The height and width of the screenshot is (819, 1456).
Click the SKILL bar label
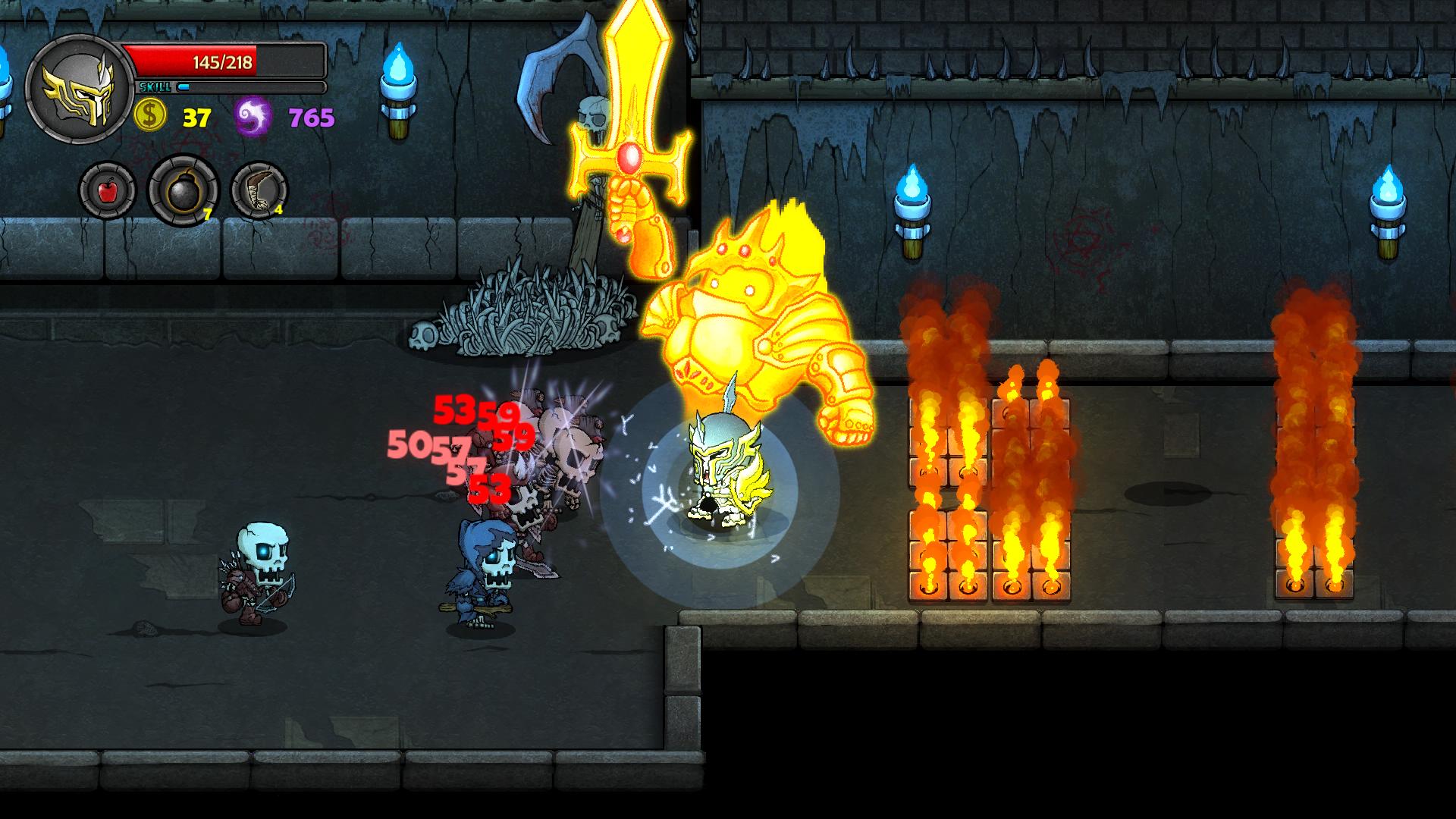pyautogui.click(x=154, y=86)
